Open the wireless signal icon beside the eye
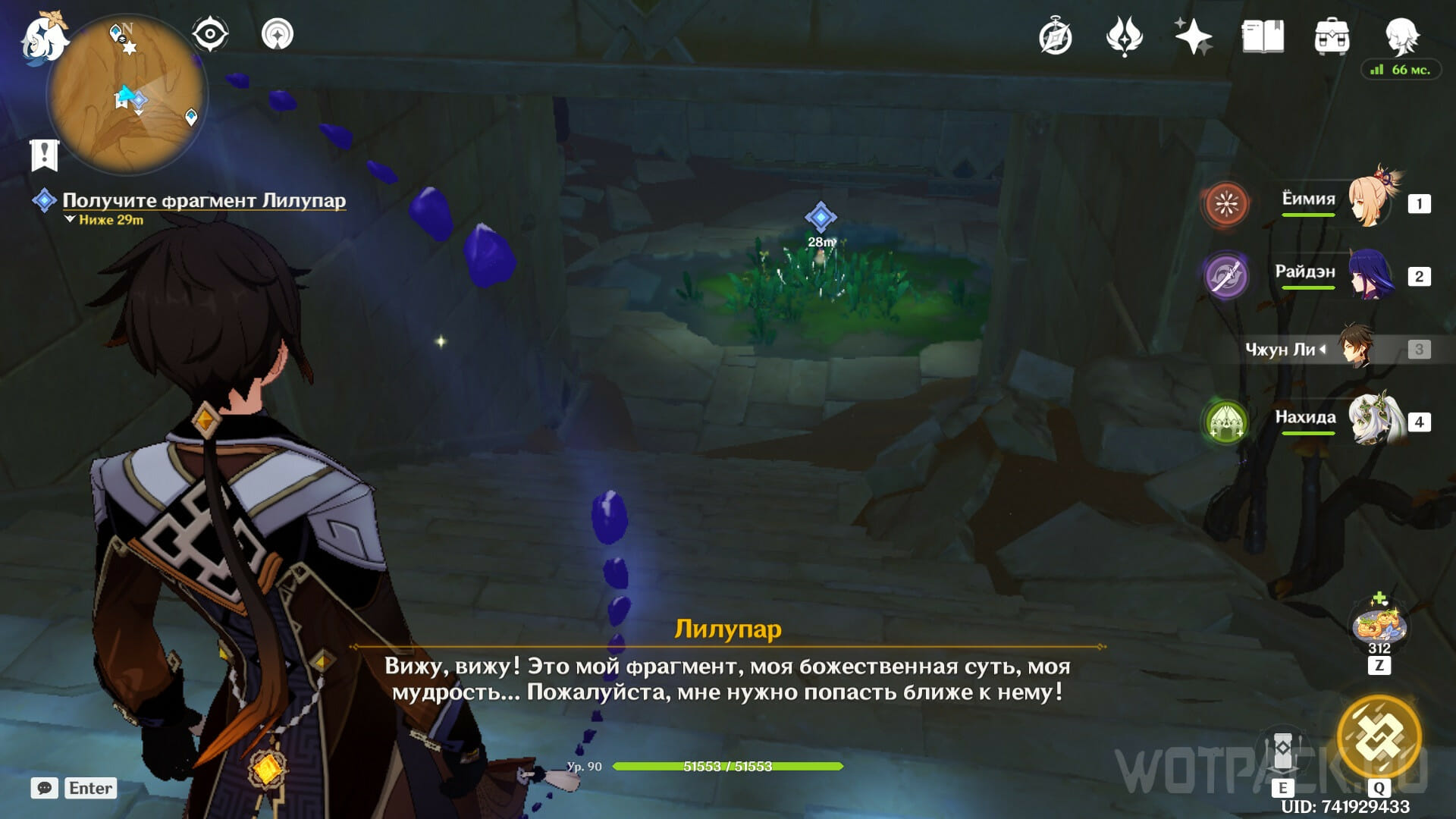This screenshot has height=819, width=1456. click(278, 34)
